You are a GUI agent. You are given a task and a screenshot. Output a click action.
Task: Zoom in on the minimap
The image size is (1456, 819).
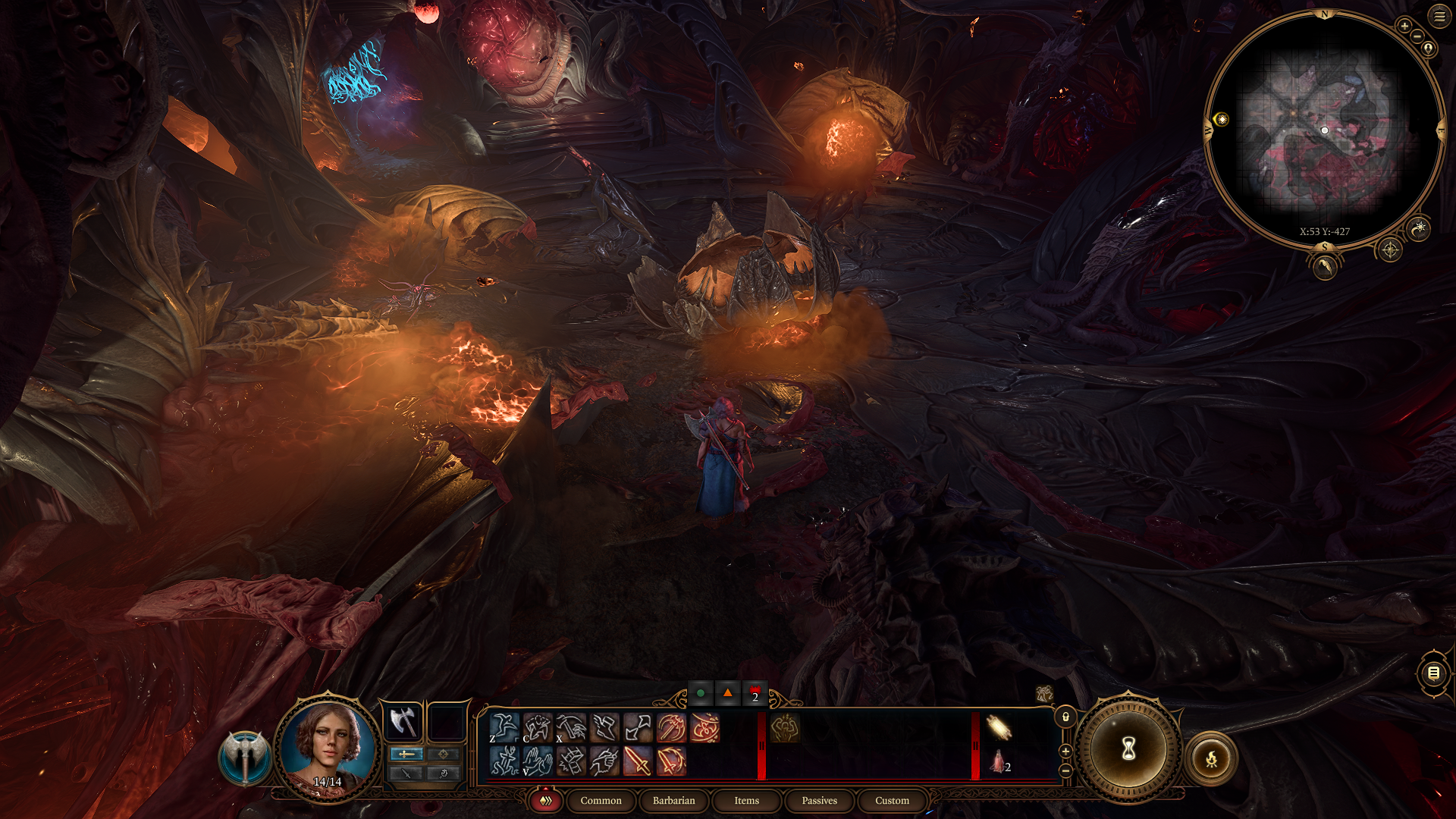pos(1404,26)
